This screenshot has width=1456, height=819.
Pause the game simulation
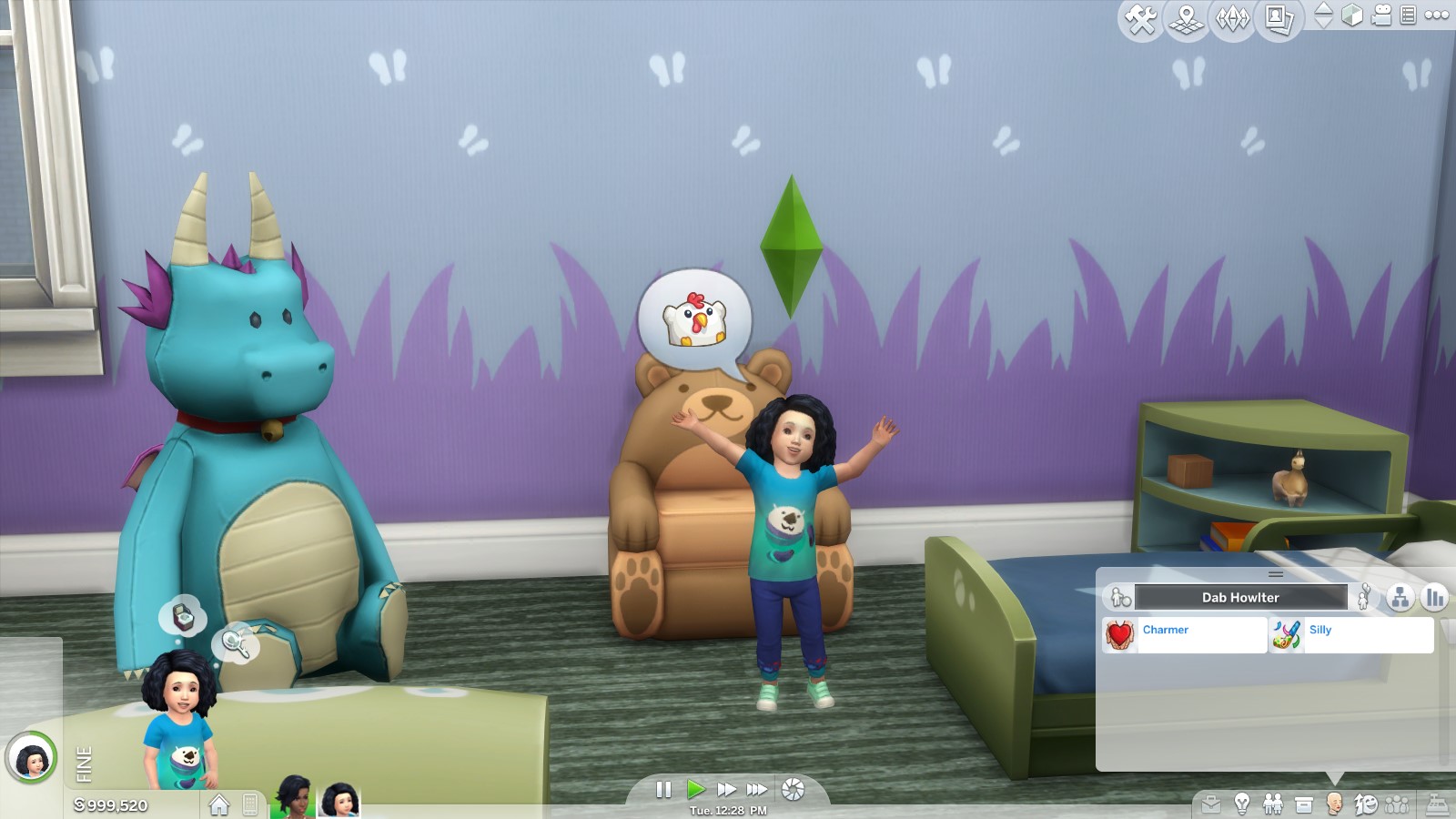662,788
